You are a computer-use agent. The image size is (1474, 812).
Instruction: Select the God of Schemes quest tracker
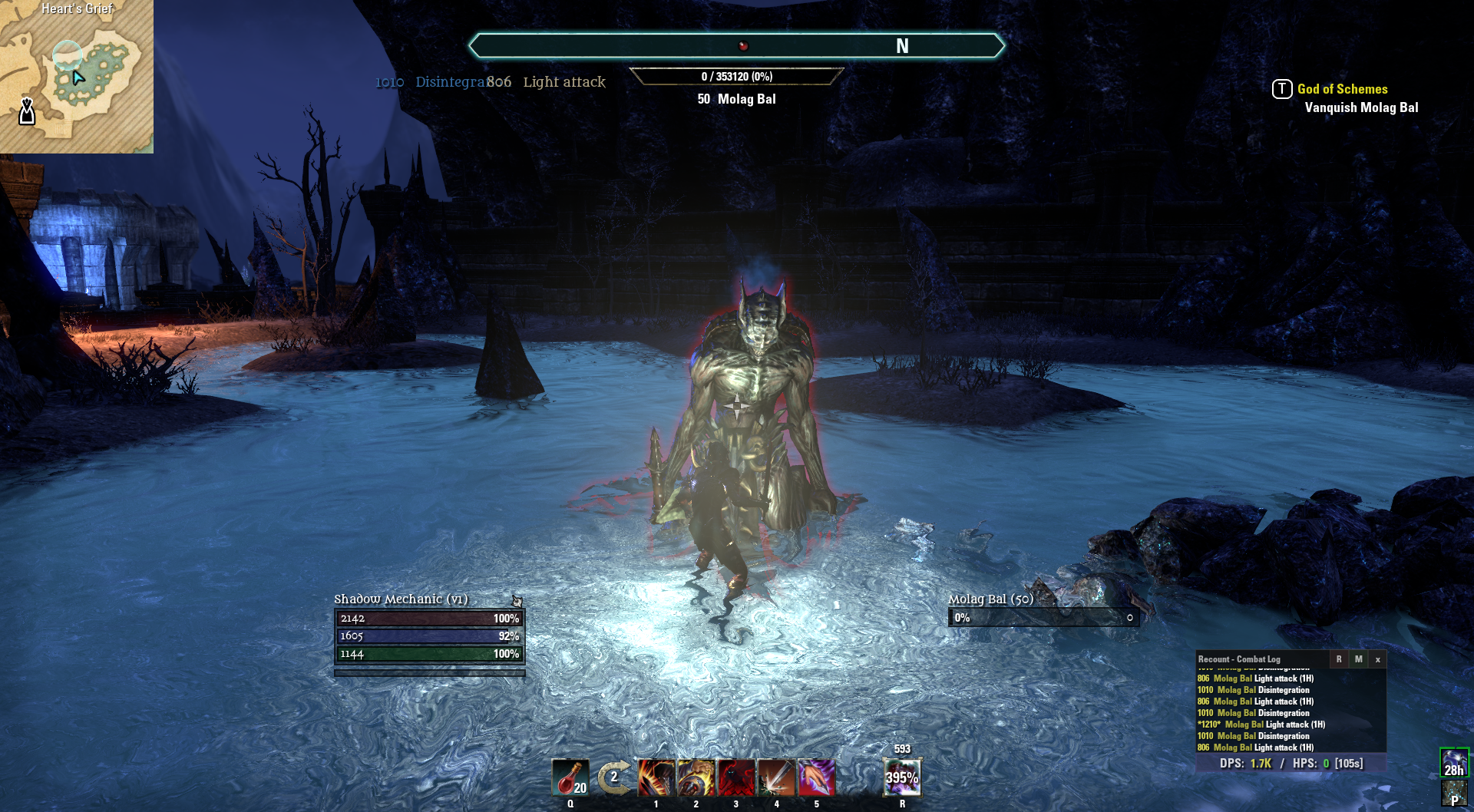1342,89
